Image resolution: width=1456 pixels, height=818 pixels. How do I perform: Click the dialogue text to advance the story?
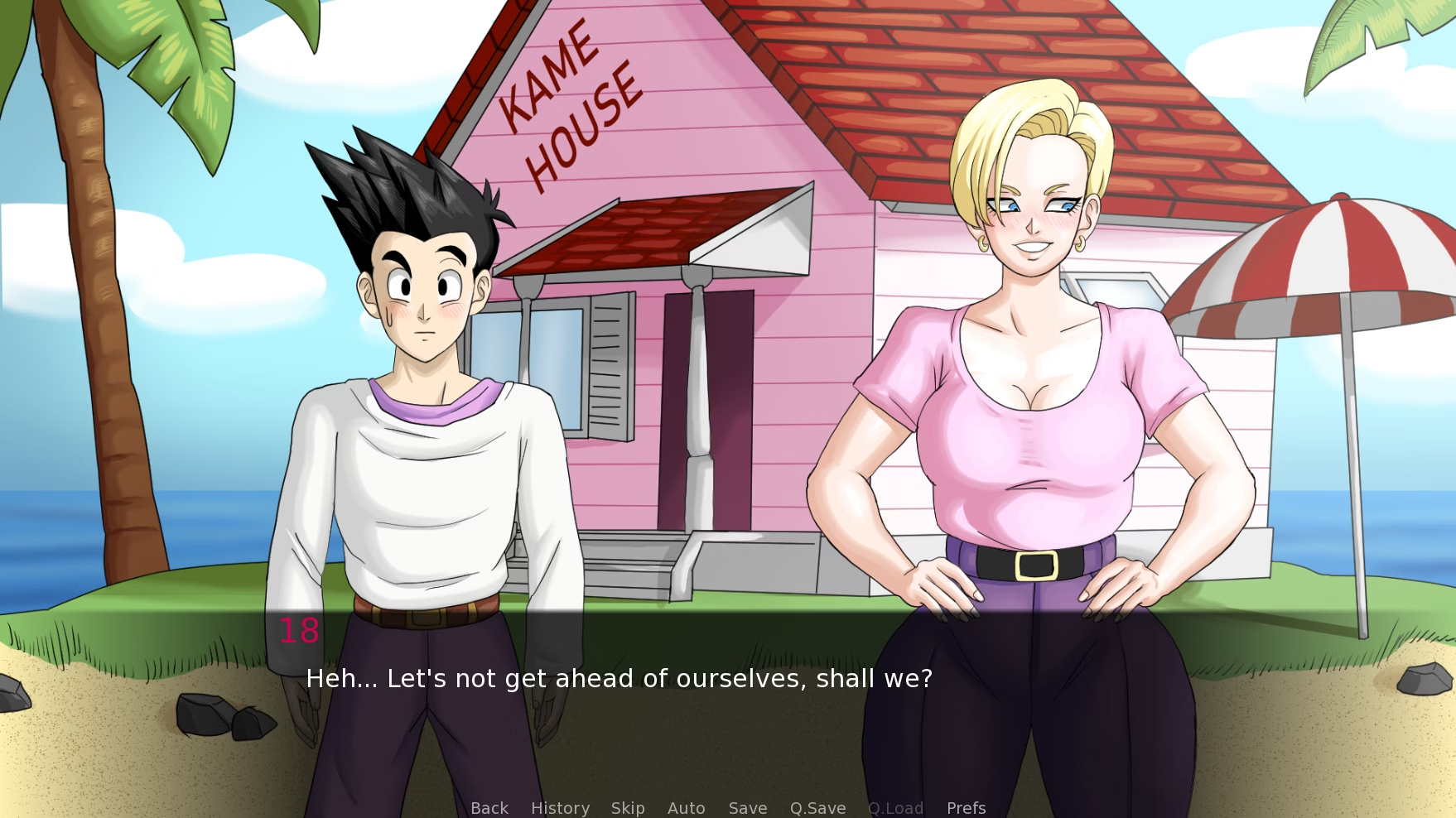[620, 677]
